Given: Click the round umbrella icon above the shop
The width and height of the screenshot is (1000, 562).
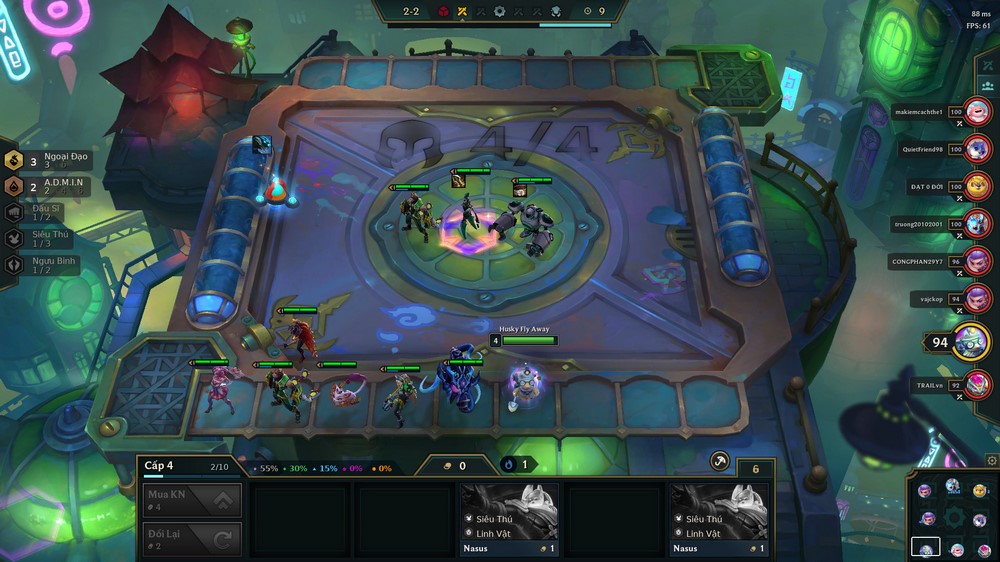Looking at the screenshot, I should [x=719, y=461].
